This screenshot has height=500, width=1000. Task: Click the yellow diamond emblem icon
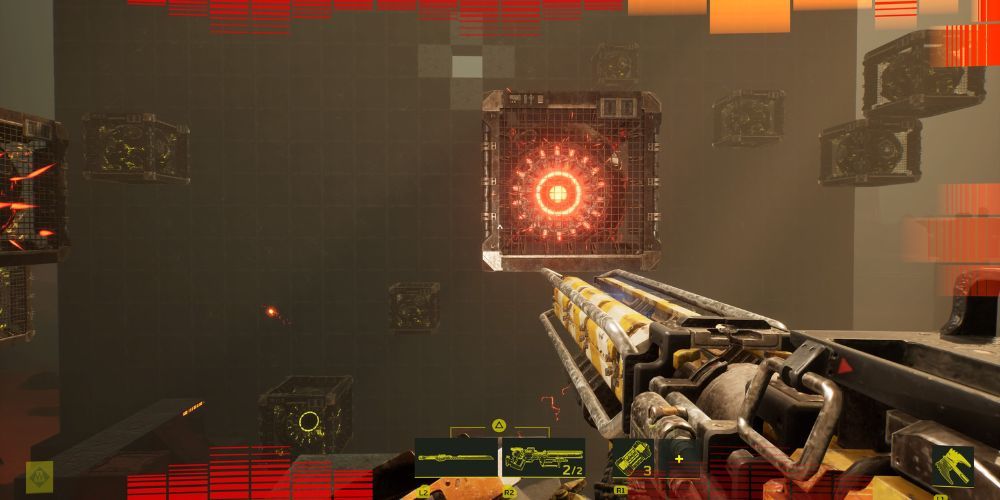pyautogui.click(x=39, y=475)
